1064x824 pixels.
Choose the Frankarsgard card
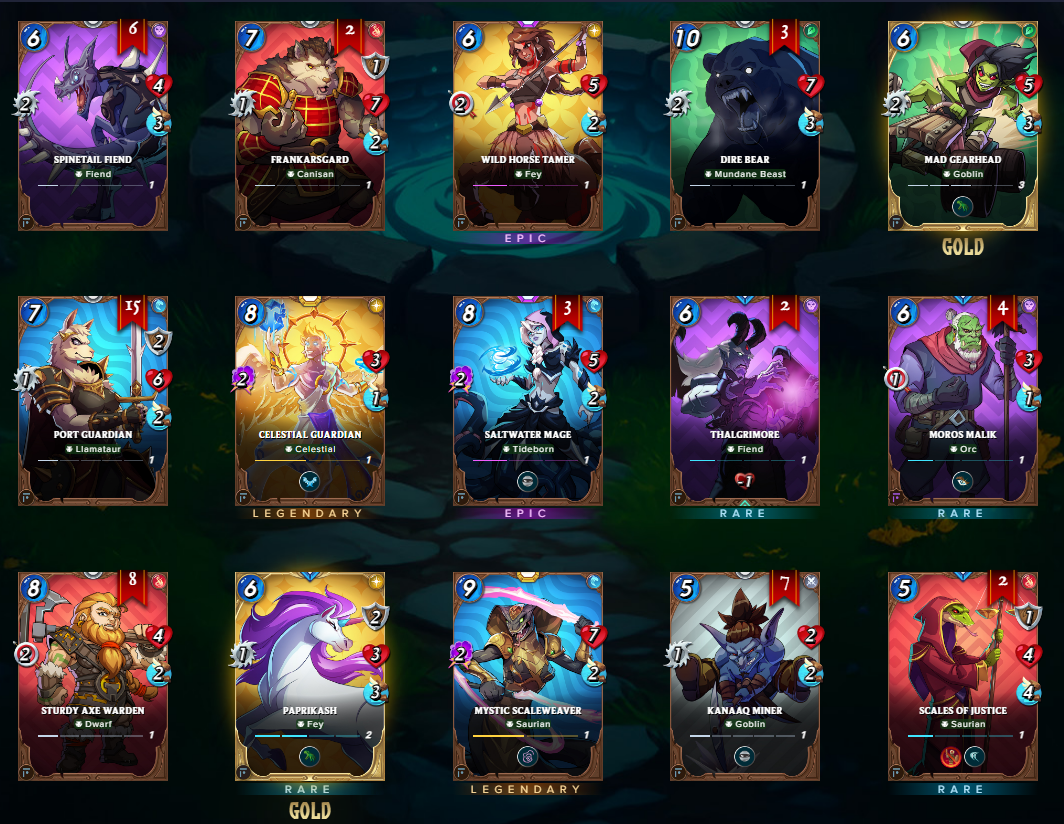310,125
